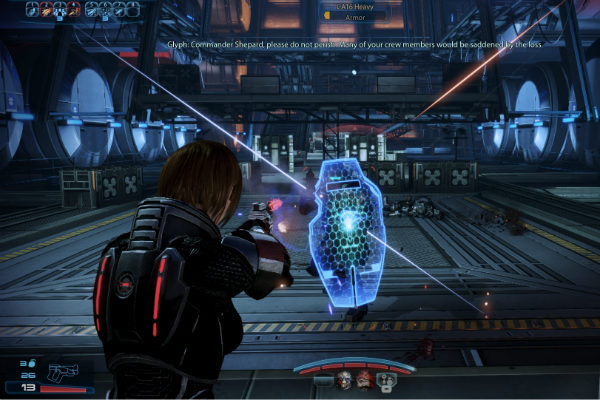Select the pale blue-faced squadmate portrait
Image resolution: width=600 pixels, height=400 pixels.
pos(344,380)
